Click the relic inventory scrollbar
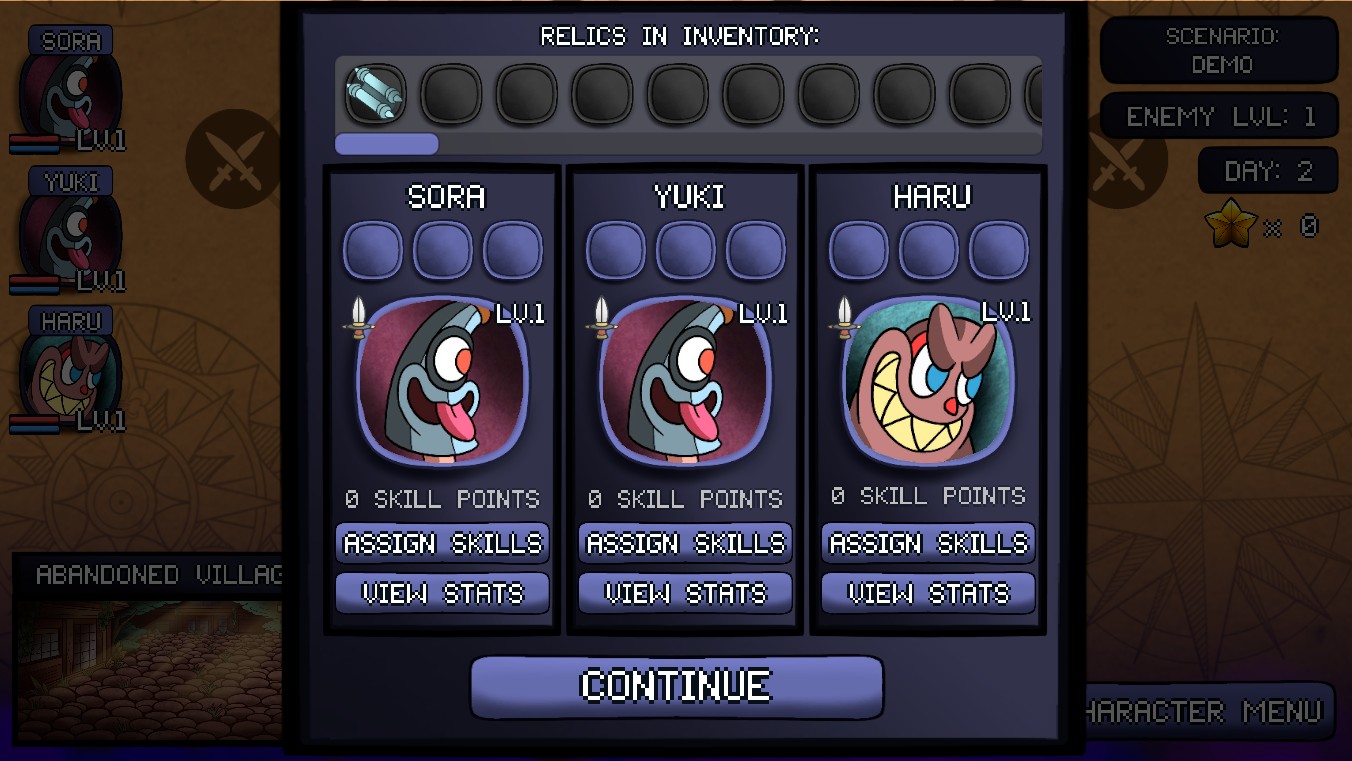Image resolution: width=1352 pixels, height=761 pixels. 387,144
